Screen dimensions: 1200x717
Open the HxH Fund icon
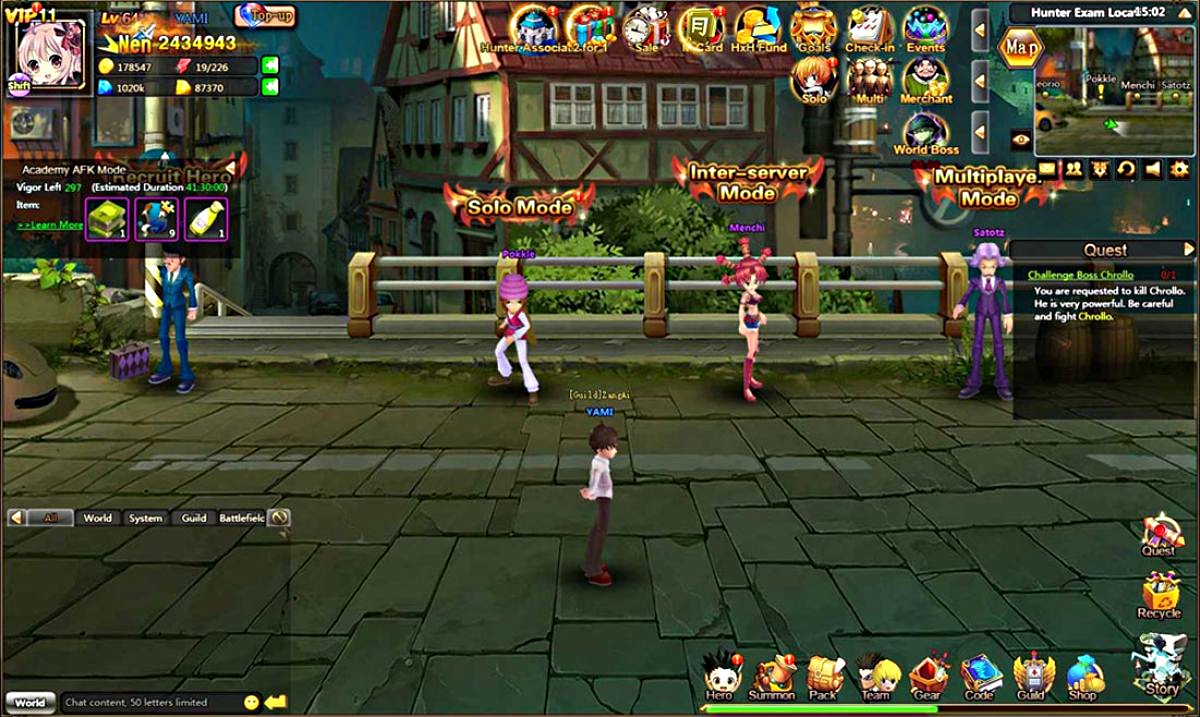click(757, 28)
